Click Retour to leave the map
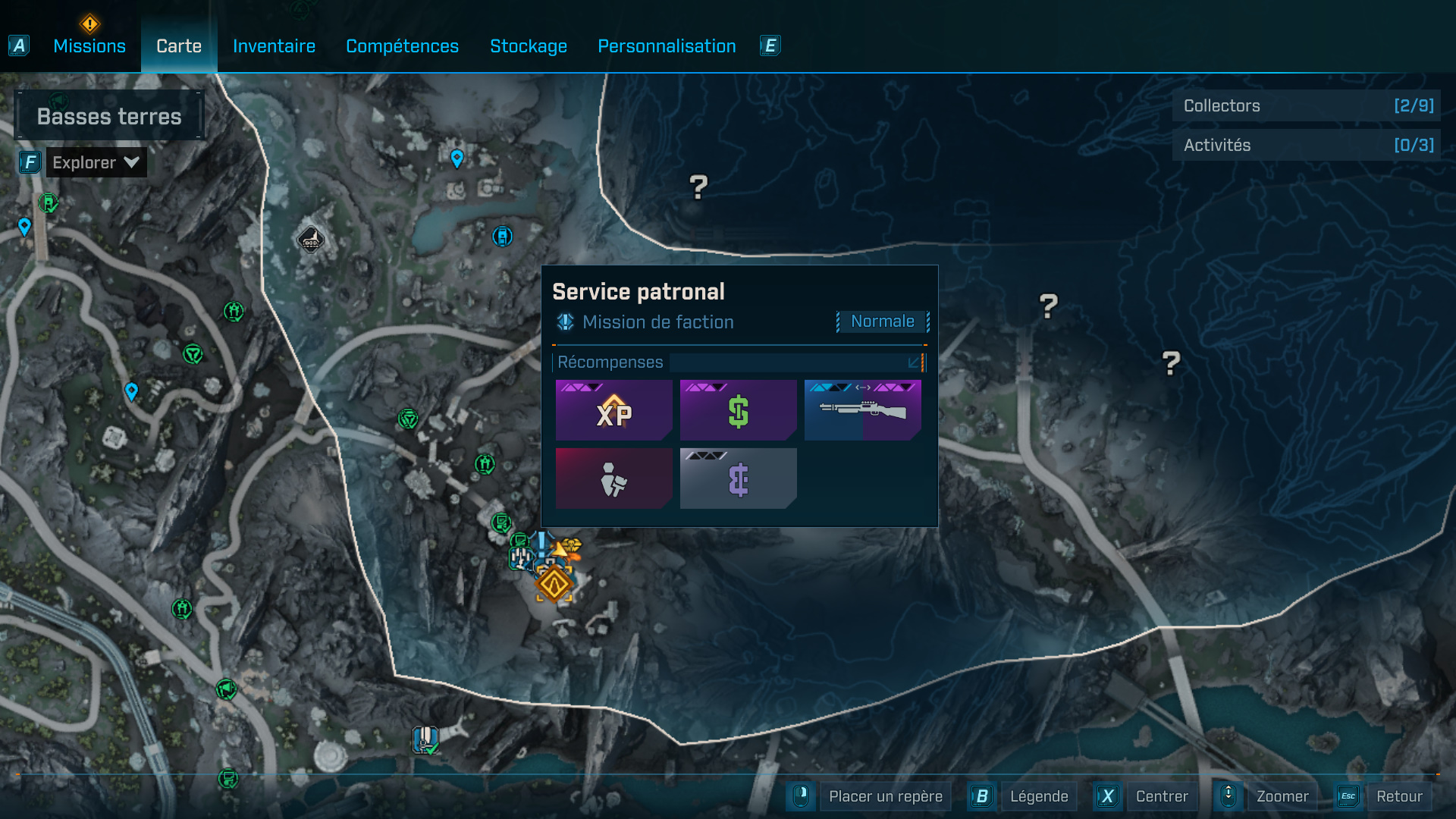 1398,796
